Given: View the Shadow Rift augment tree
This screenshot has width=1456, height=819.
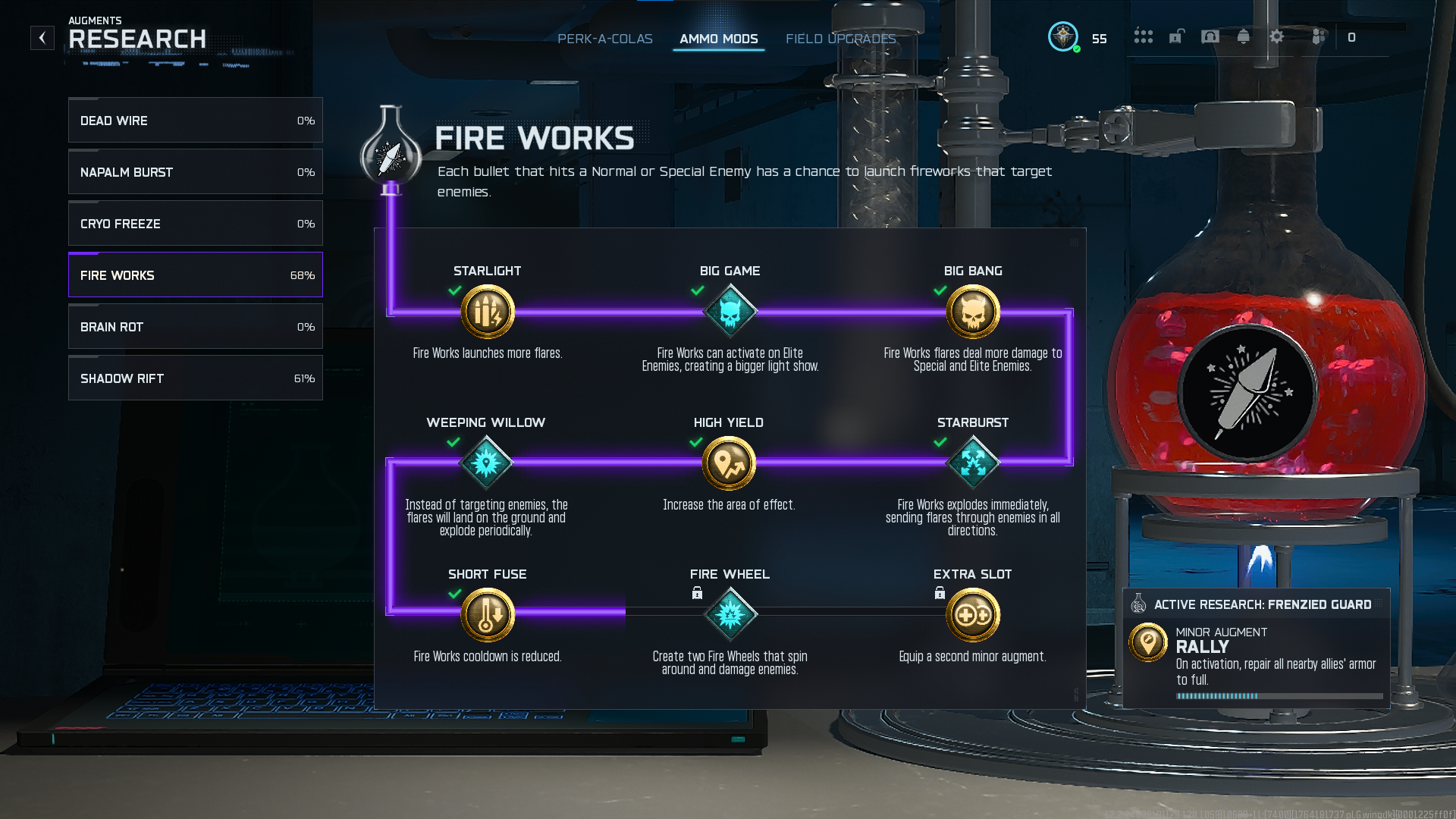Looking at the screenshot, I should pos(195,378).
